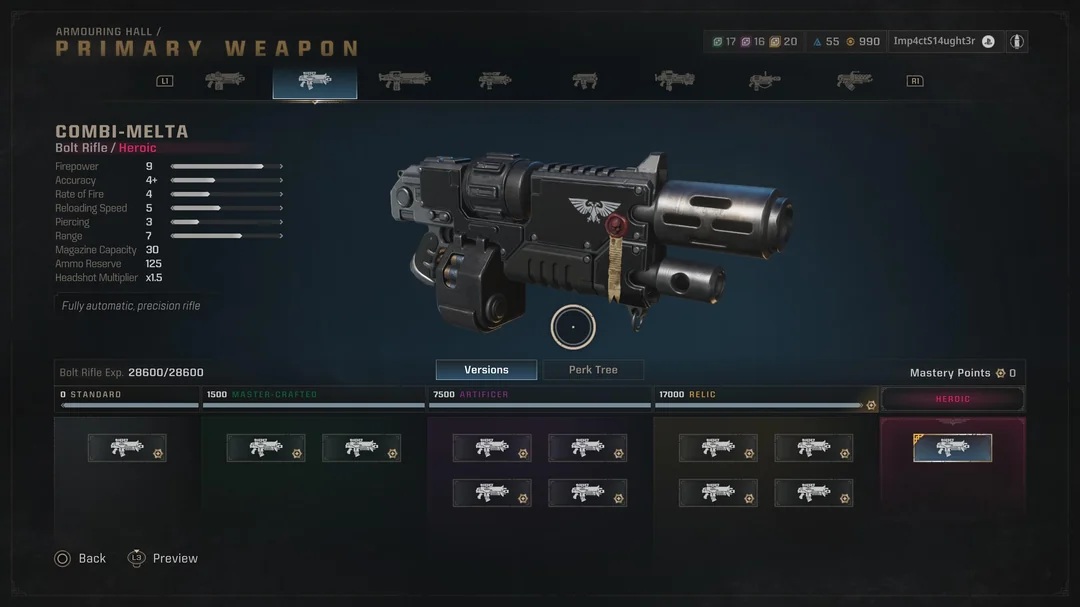Choose the Standard tier weapon version
This screenshot has width=1080, height=607.
click(x=127, y=447)
